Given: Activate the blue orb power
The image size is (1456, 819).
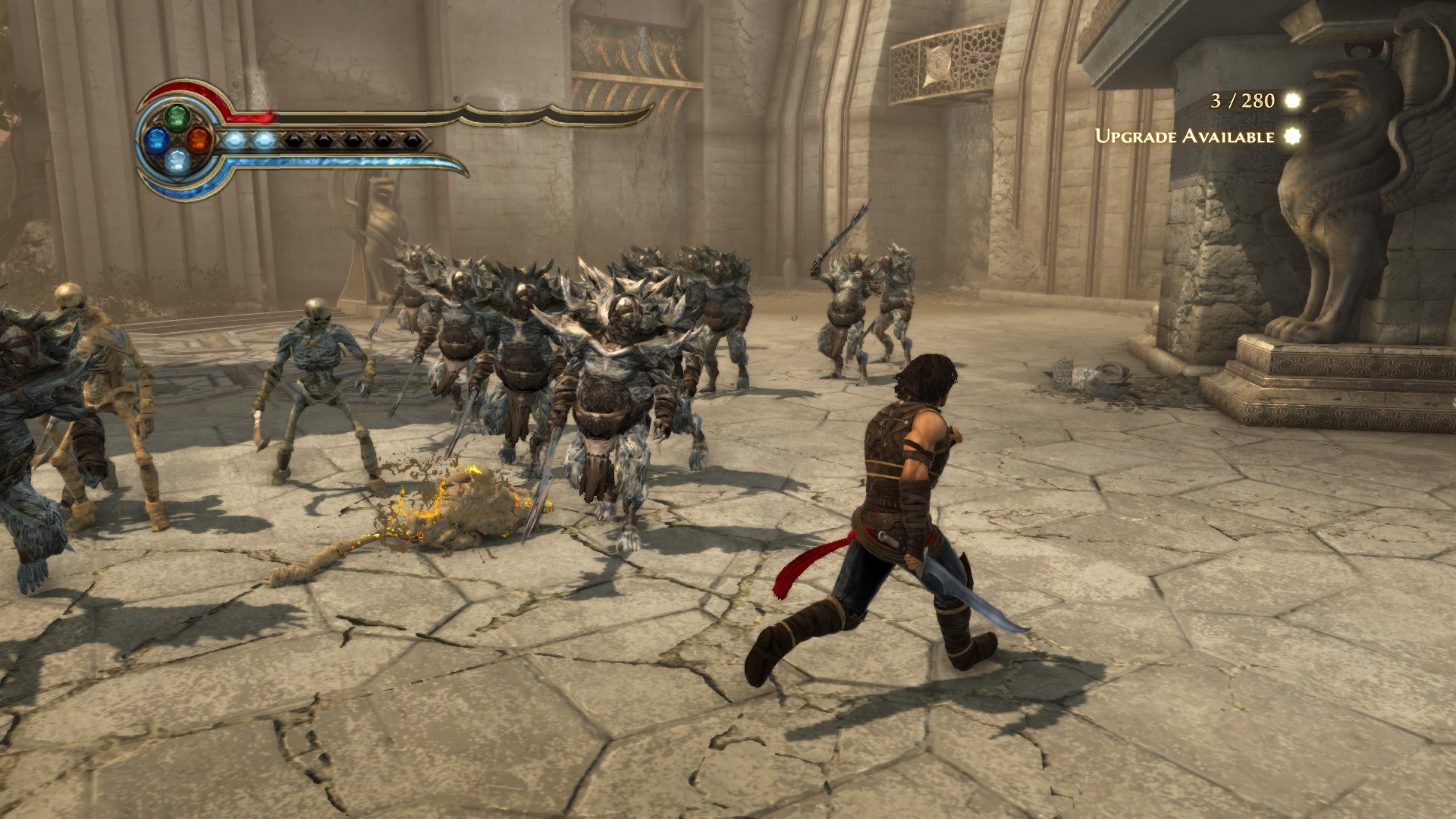Looking at the screenshot, I should point(156,139).
